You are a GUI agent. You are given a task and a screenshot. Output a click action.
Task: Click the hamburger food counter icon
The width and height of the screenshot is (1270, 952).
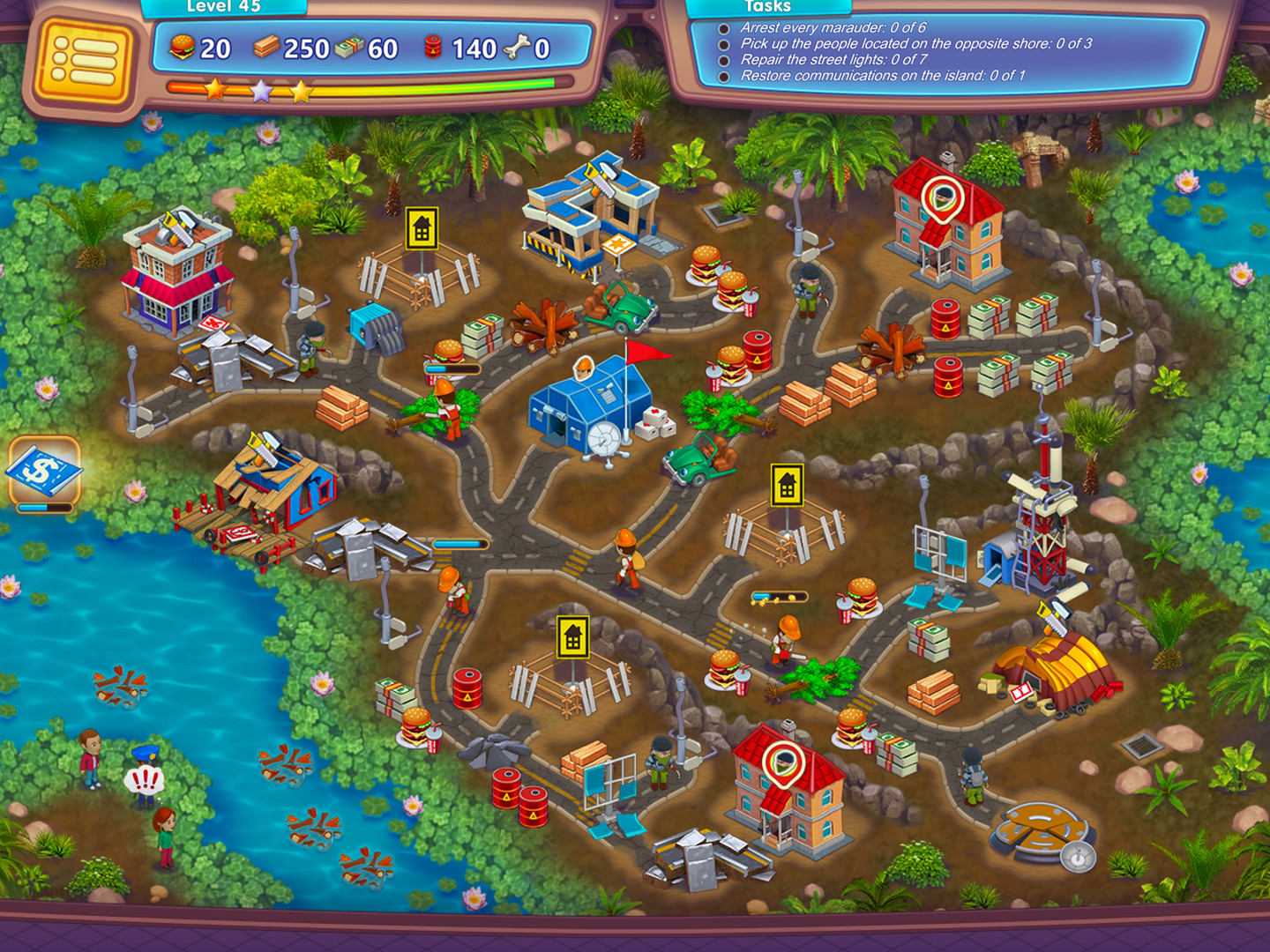(183, 48)
